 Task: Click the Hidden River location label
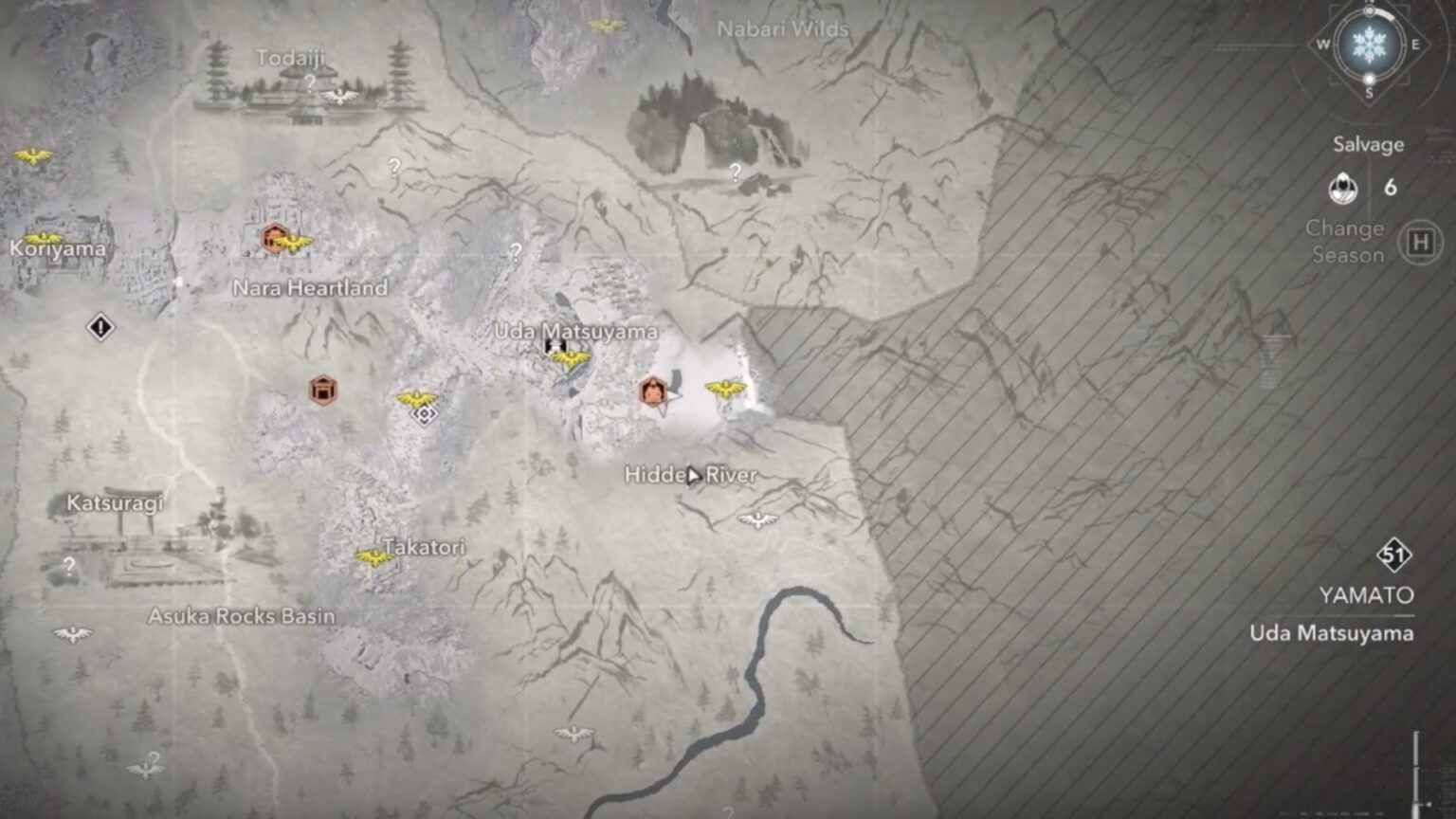691,476
